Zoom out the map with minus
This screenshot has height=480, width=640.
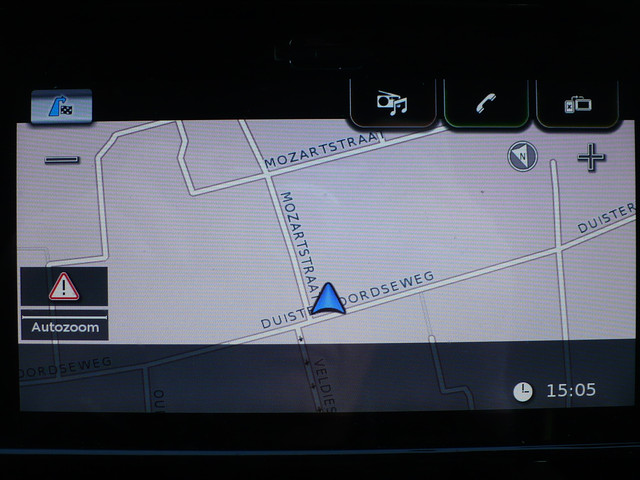[62, 159]
